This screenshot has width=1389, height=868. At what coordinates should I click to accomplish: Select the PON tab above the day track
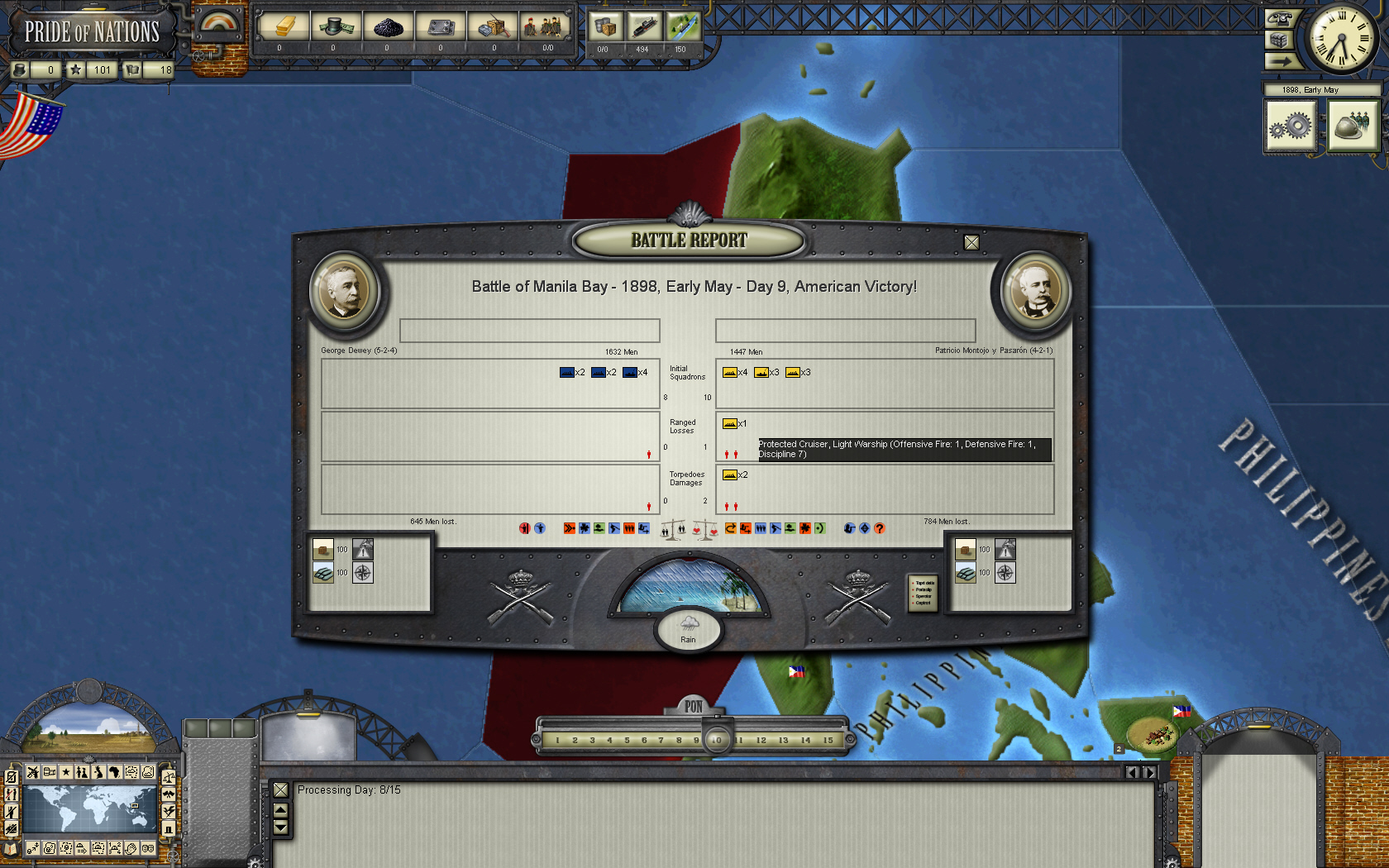(693, 708)
